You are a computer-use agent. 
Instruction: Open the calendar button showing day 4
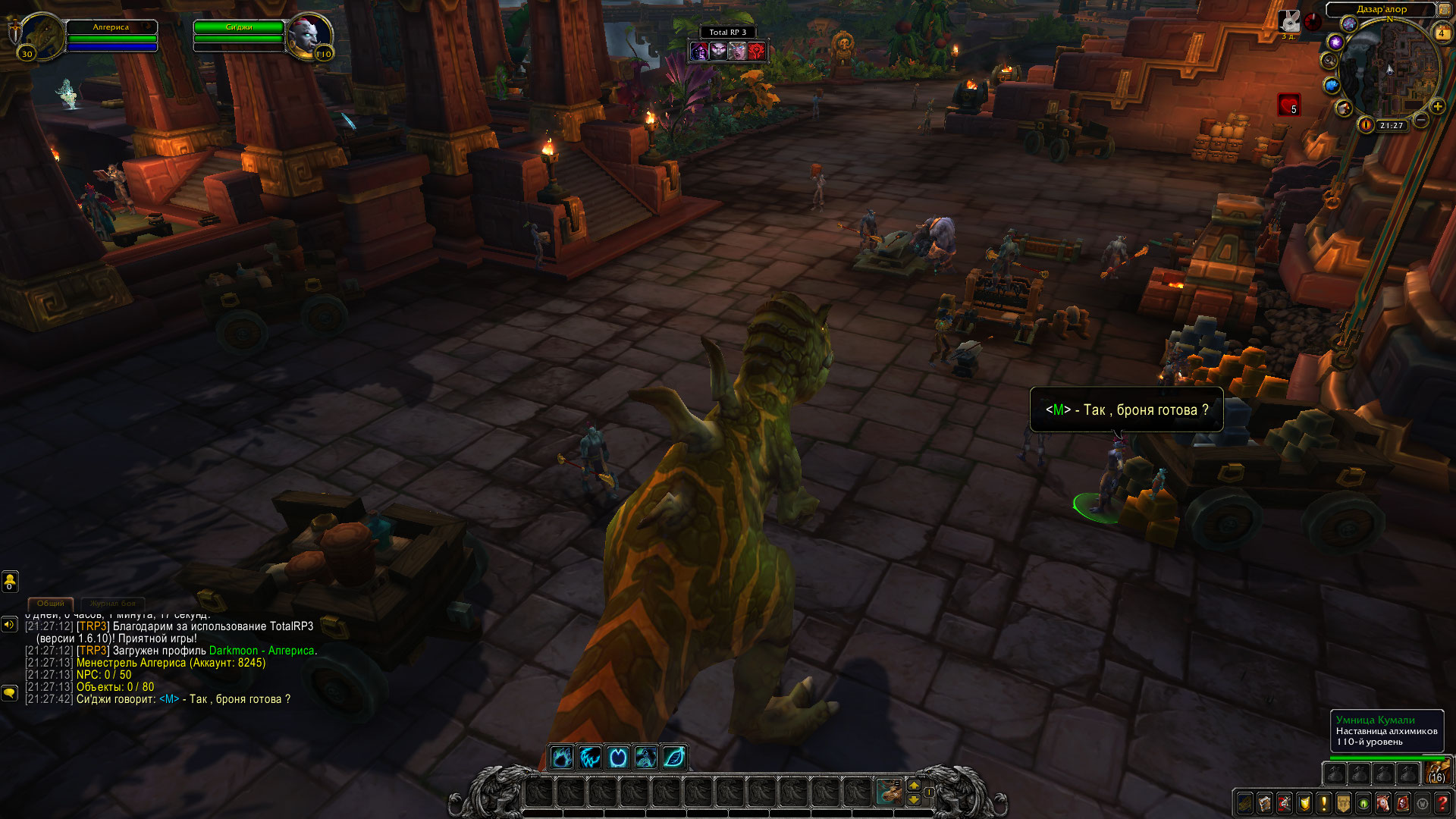(x=1442, y=33)
